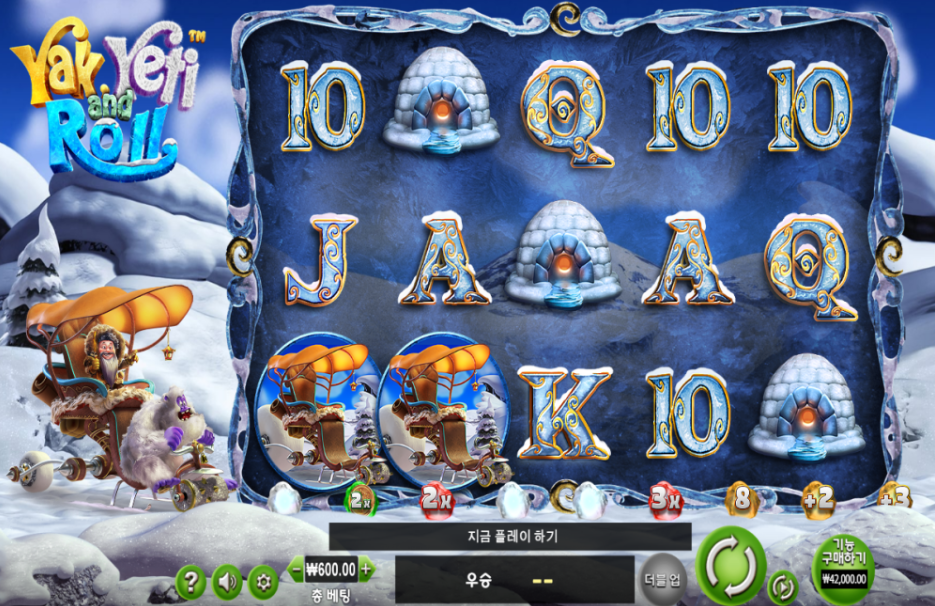
Task: Click the 더블업 double-up button
Action: tap(660, 578)
